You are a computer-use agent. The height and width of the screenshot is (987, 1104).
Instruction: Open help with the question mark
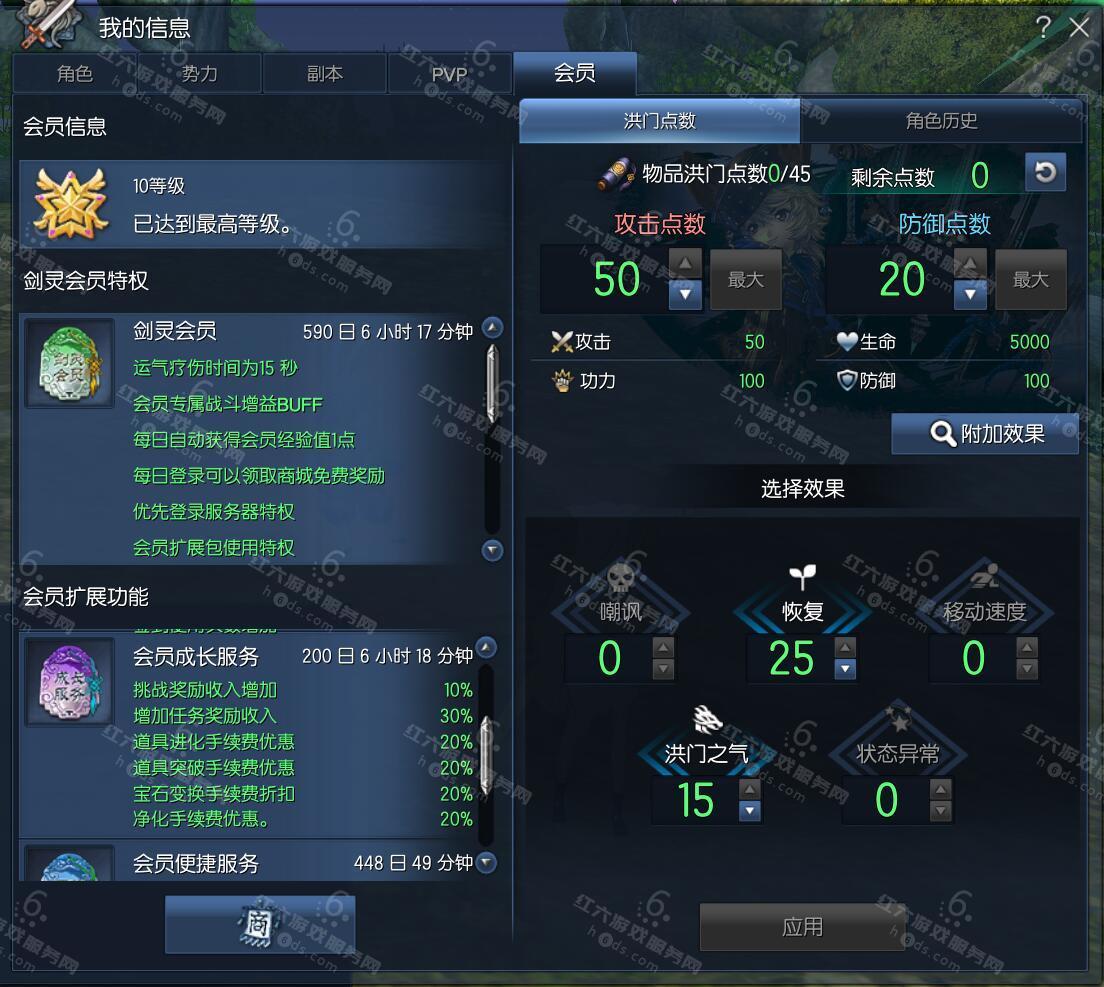[x=1044, y=27]
